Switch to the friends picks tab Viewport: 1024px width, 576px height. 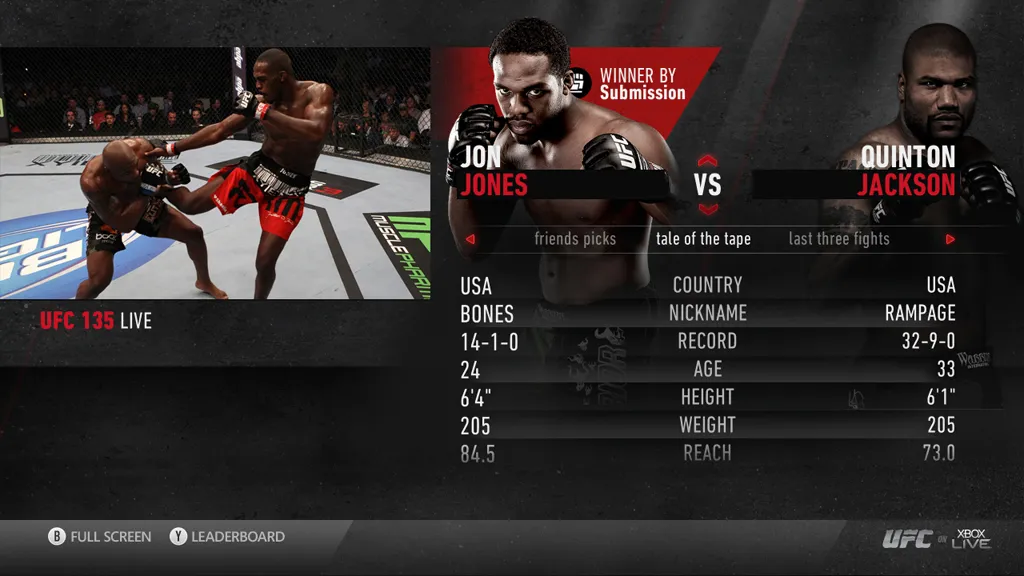click(575, 239)
